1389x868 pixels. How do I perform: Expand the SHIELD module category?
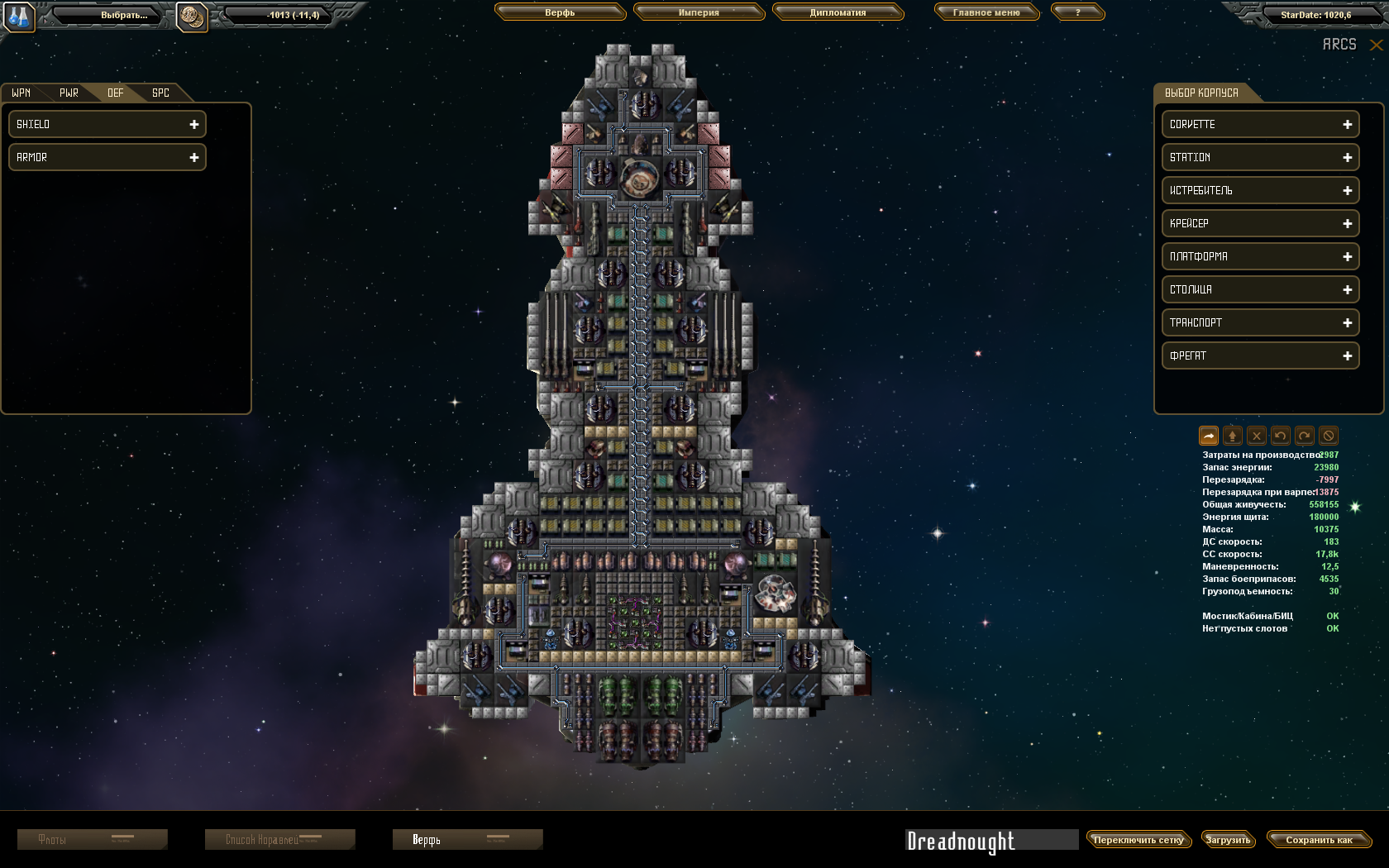[107, 124]
